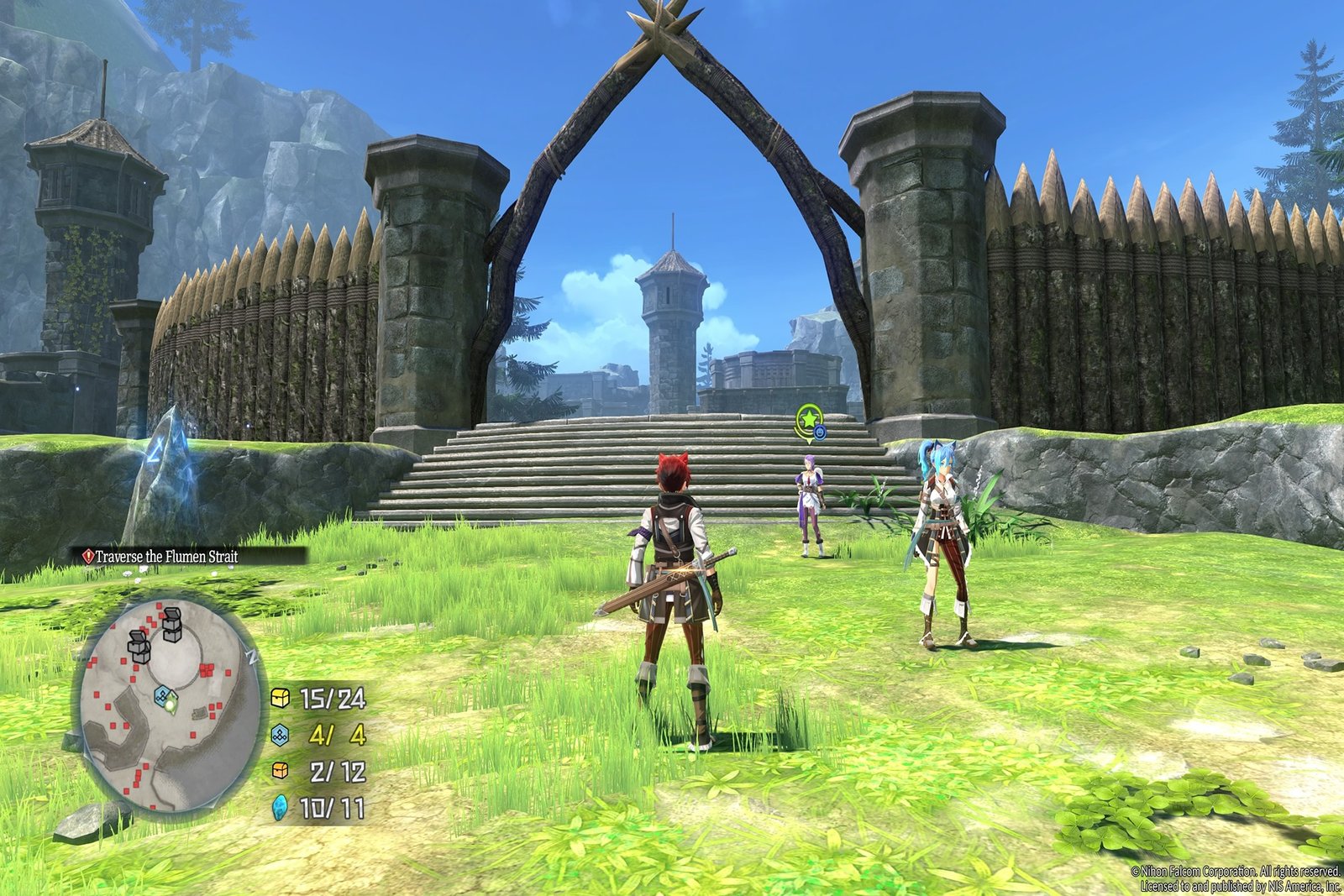
Task: Select the gold chest counter icon
Action: click(280, 699)
